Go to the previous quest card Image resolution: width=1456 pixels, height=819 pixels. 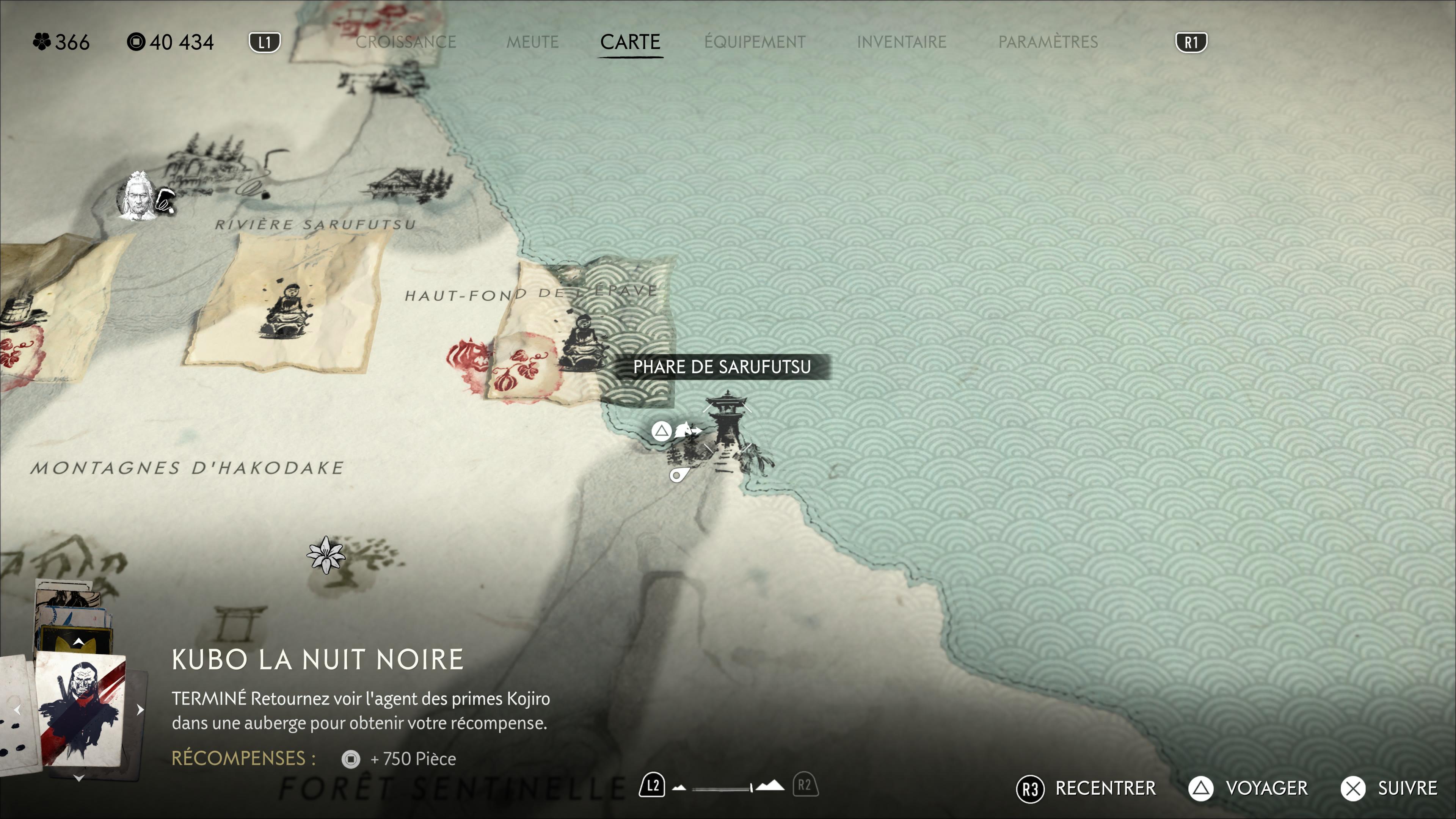click(17, 709)
